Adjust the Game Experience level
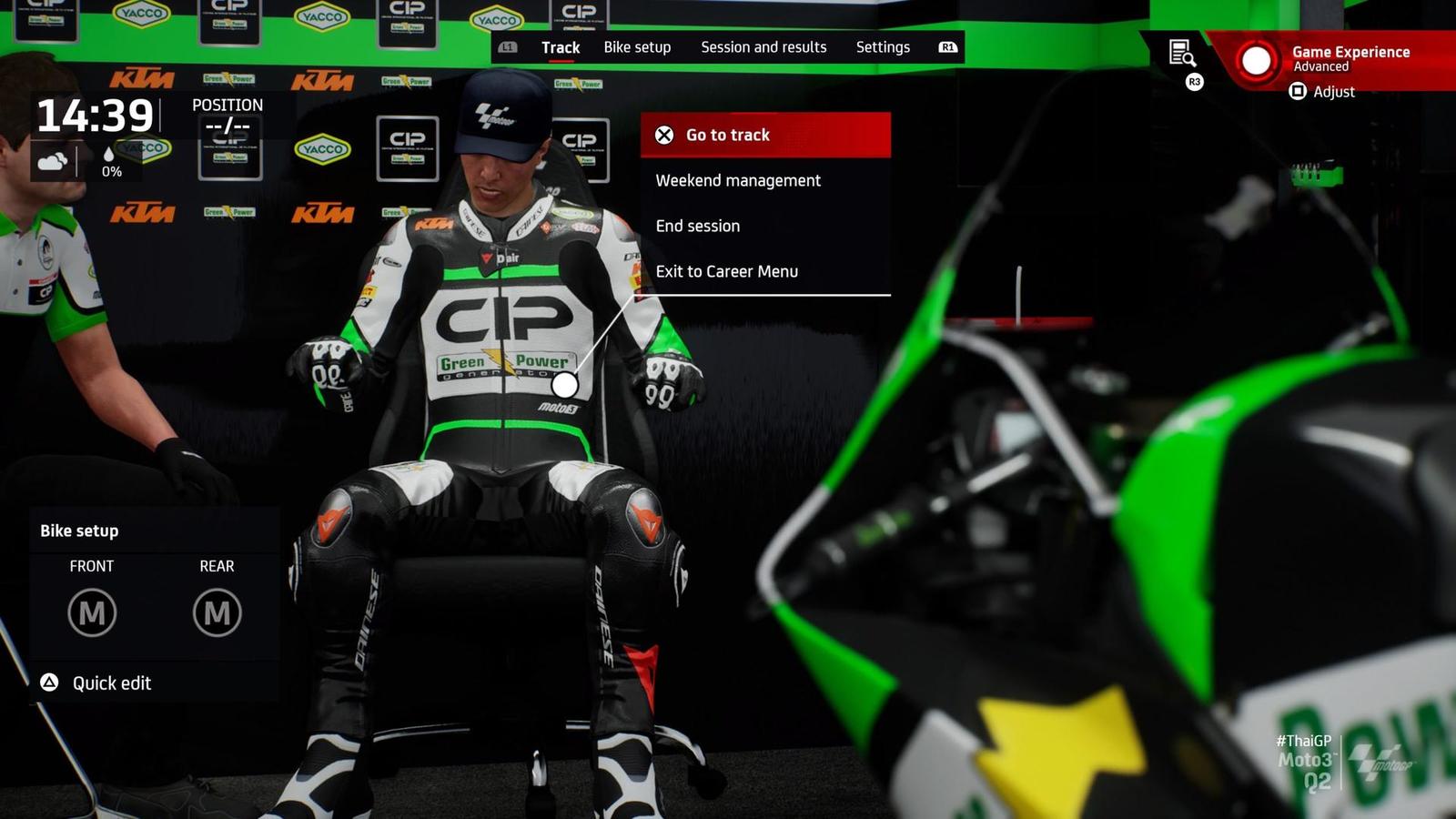The width and height of the screenshot is (1456, 819). 1324,92
